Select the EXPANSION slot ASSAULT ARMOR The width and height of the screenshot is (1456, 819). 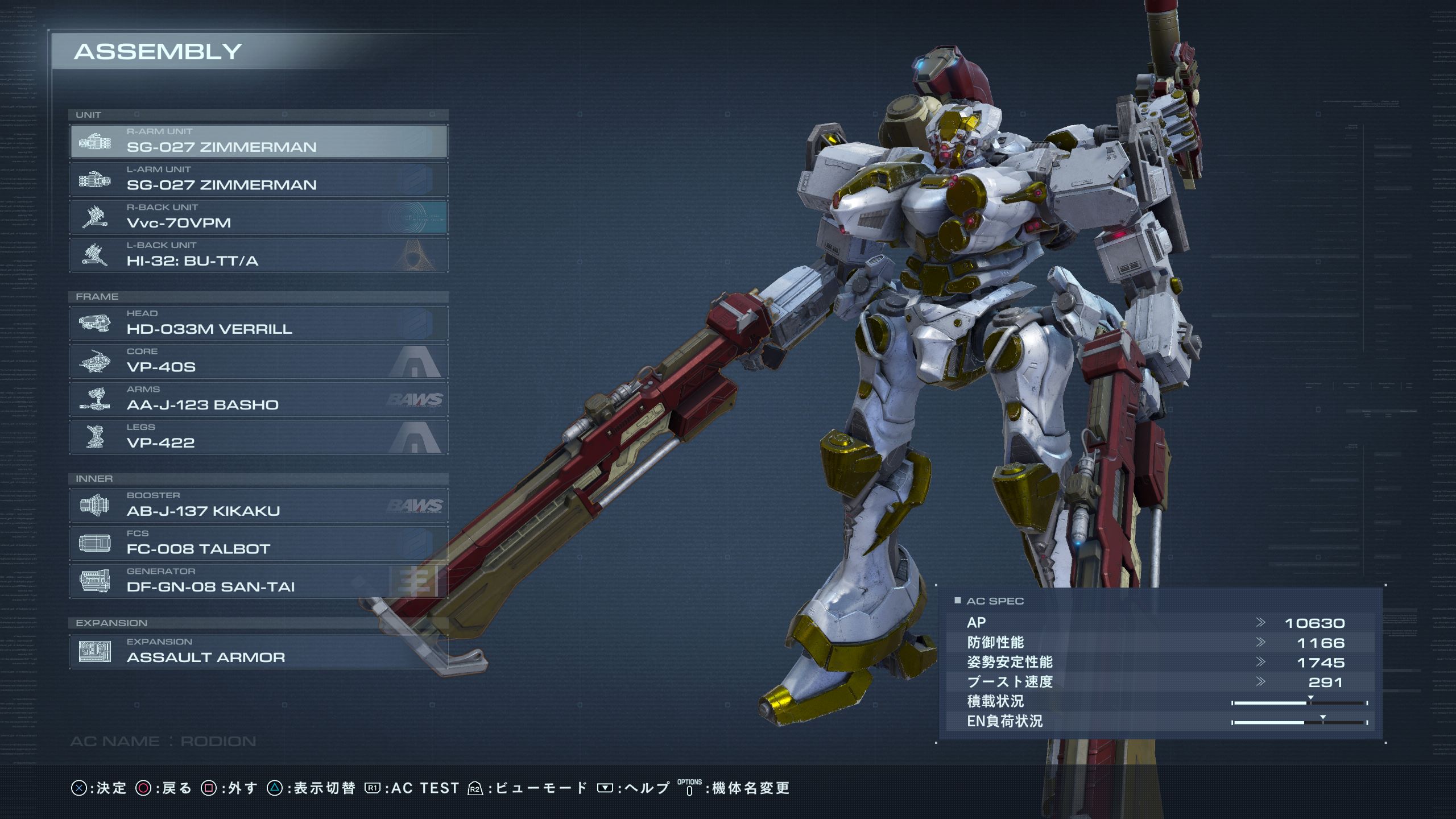tap(259, 652)
